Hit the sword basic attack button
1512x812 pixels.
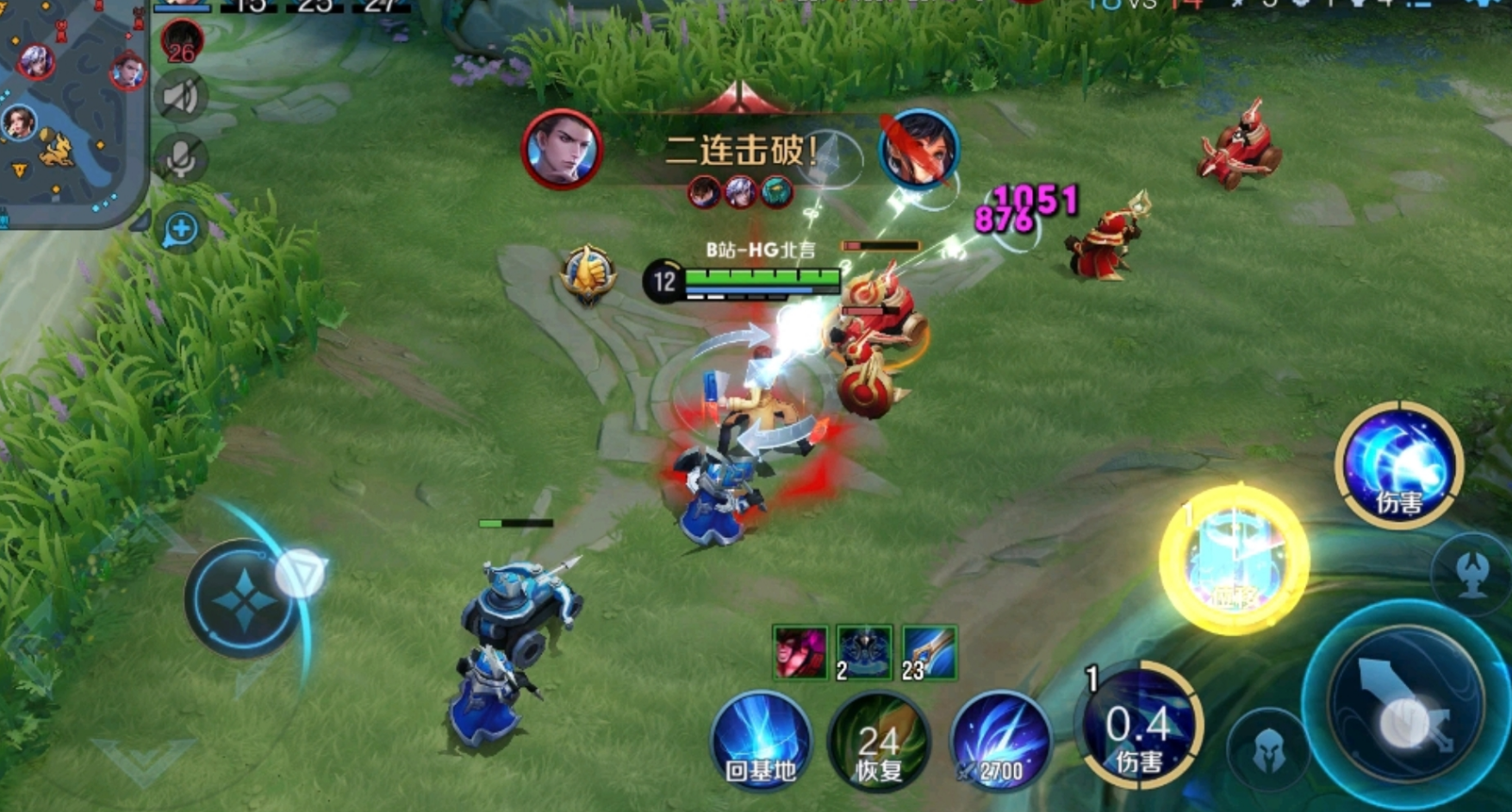[1405, 702]
